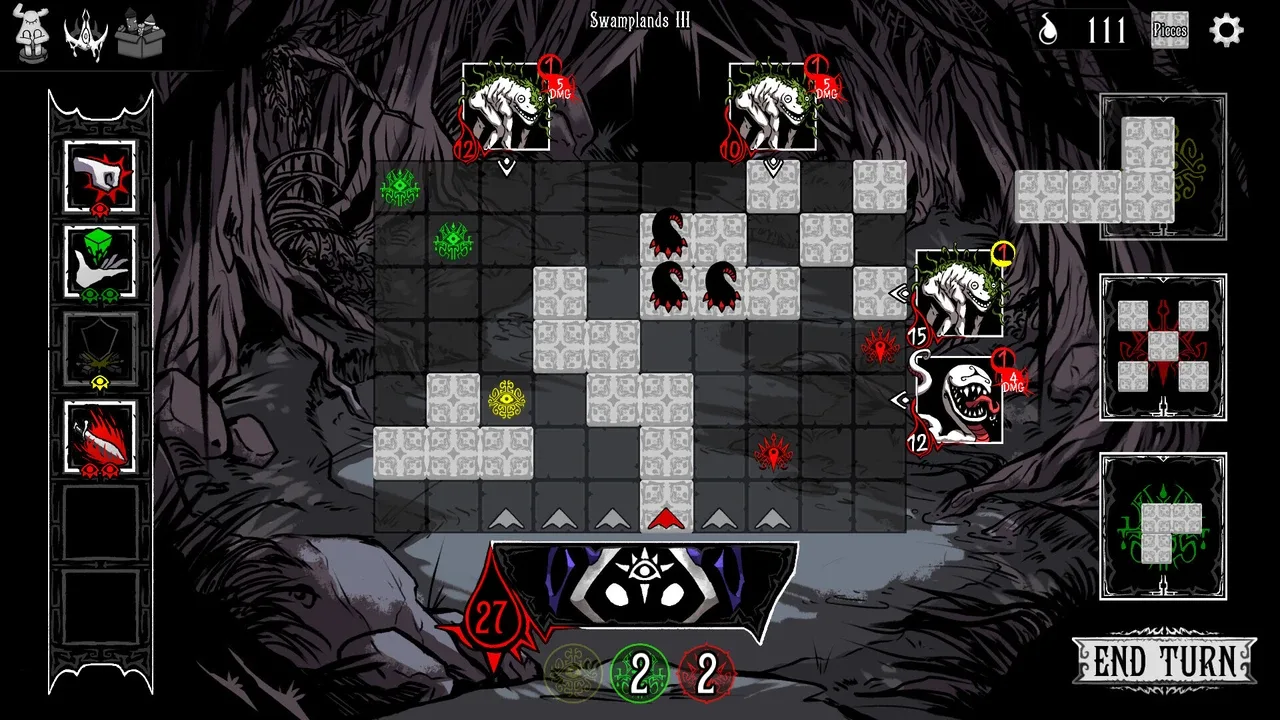
Task: Open the settings gear menu
Action: click(1226, 30)
